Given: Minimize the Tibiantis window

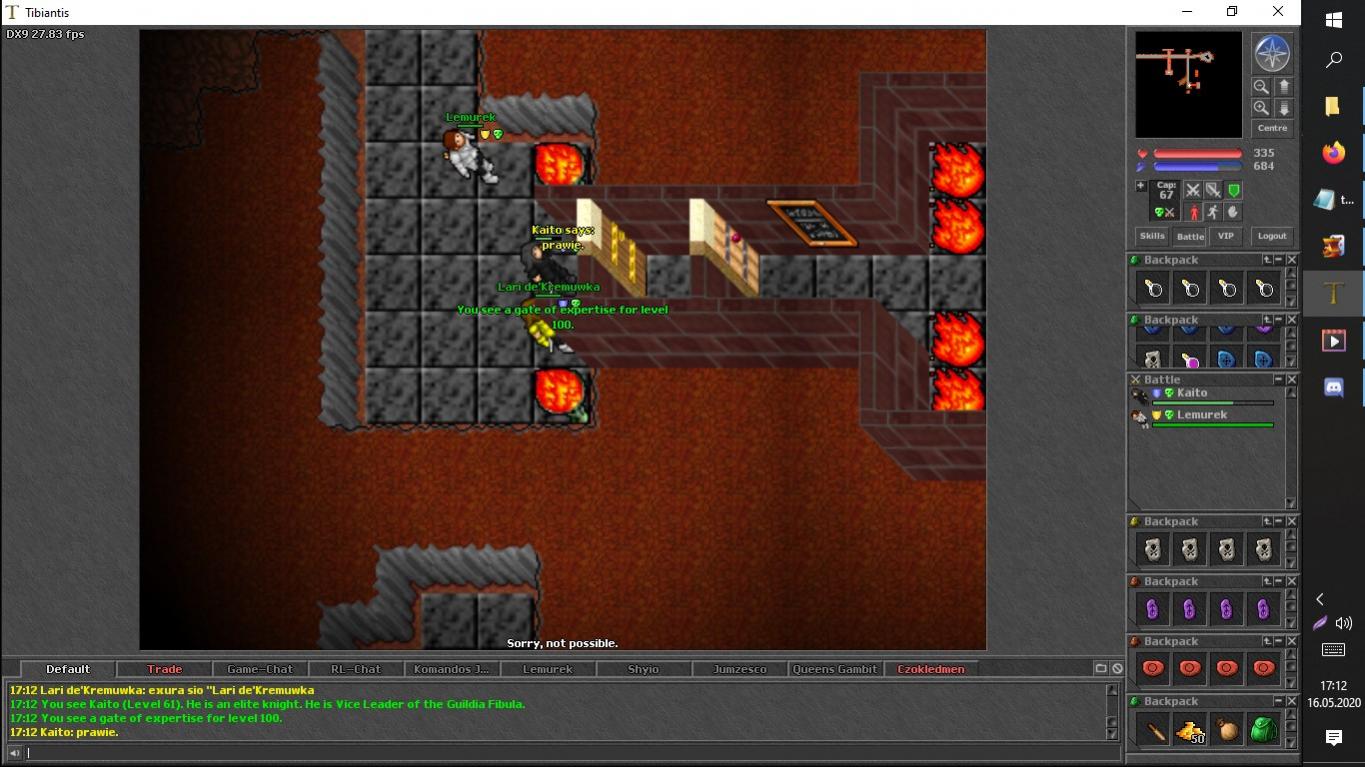Looking at the screenshot, I should coord(1187,12).
